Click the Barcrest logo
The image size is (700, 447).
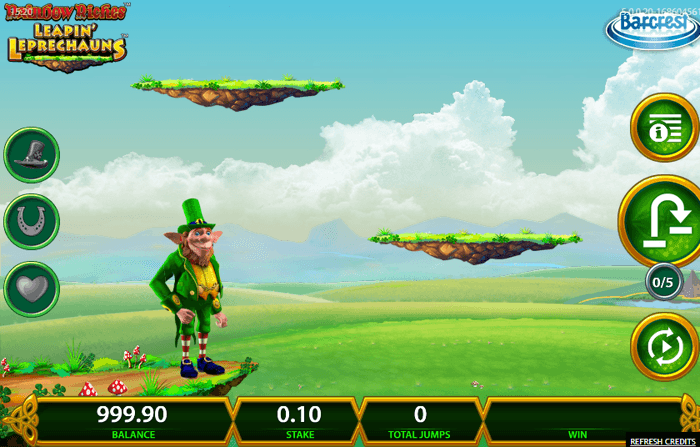tap(651, 25)
